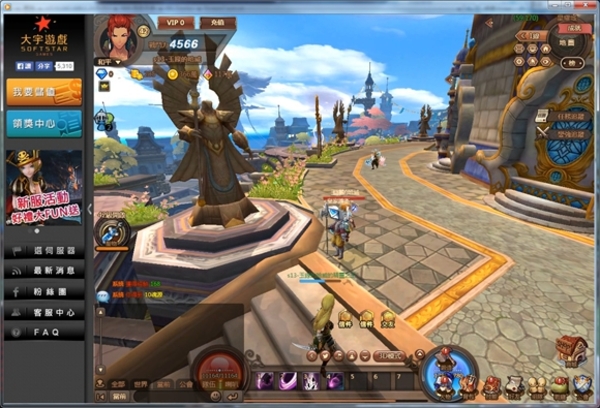Switch chat to the 全部 channel tab
Image resolution: width=600 pixels, height=408 pixels.
coord(119,383)
